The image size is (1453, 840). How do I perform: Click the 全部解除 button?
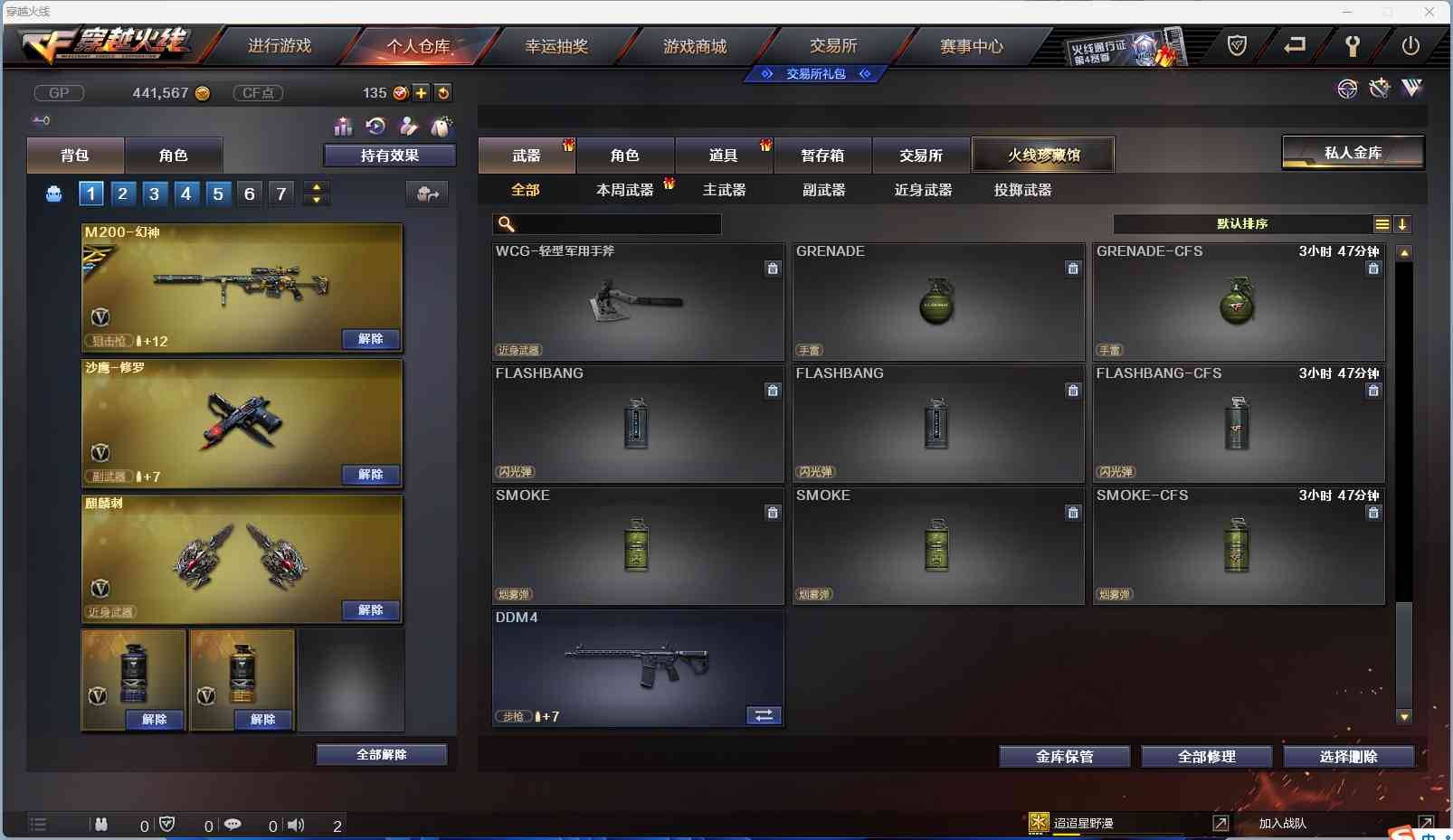tap(382, 753)
